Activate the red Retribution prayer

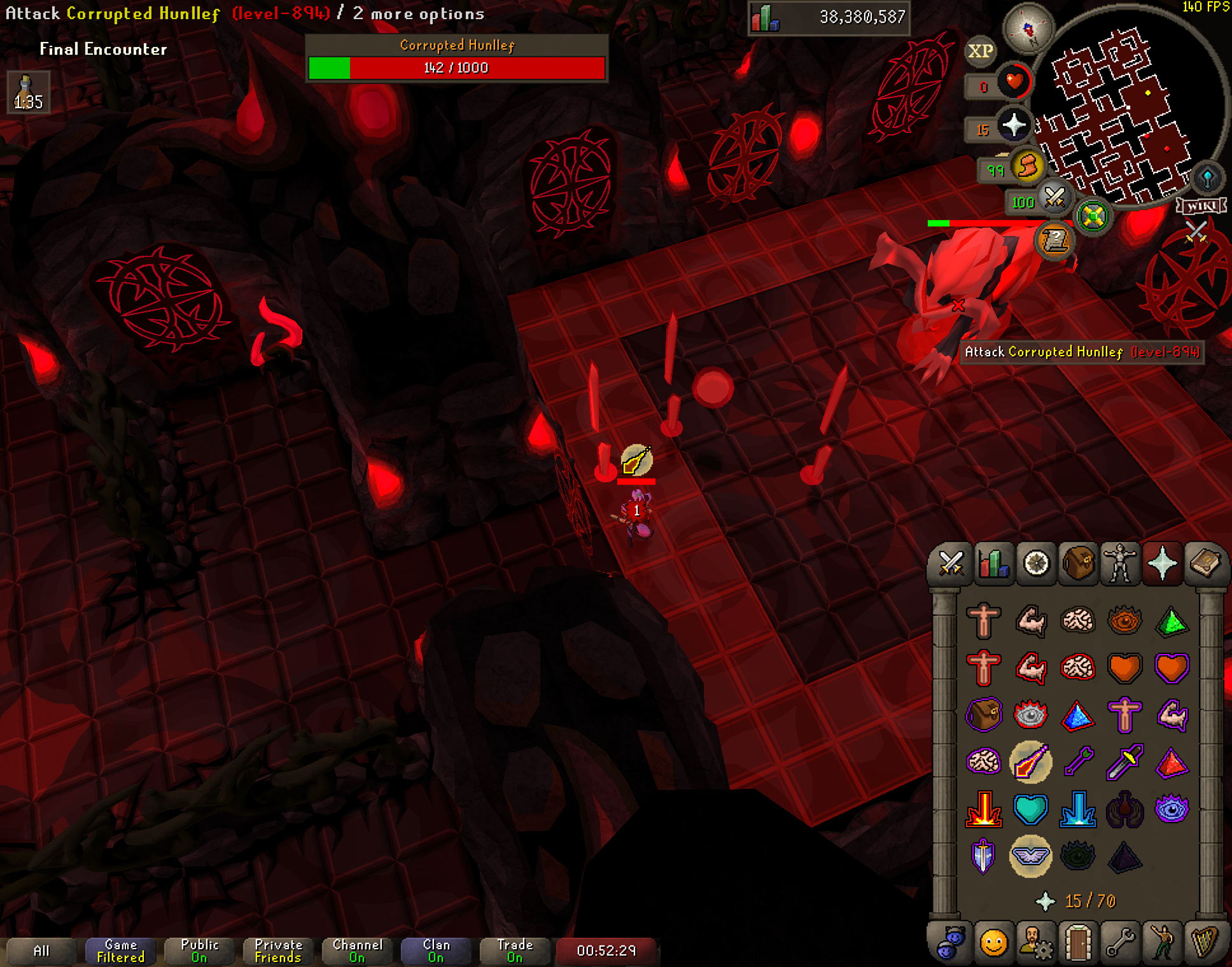(984, 809)
